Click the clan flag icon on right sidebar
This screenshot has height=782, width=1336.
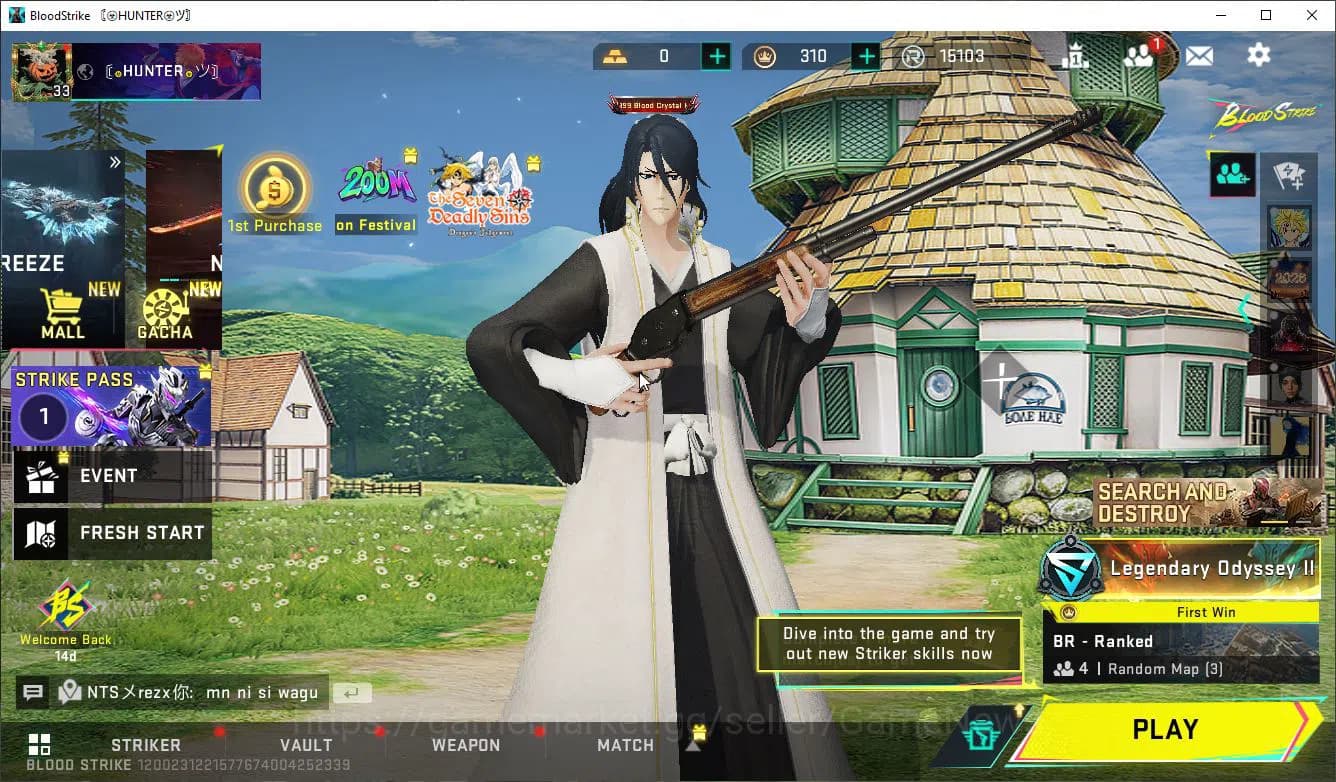point(1290,173)
